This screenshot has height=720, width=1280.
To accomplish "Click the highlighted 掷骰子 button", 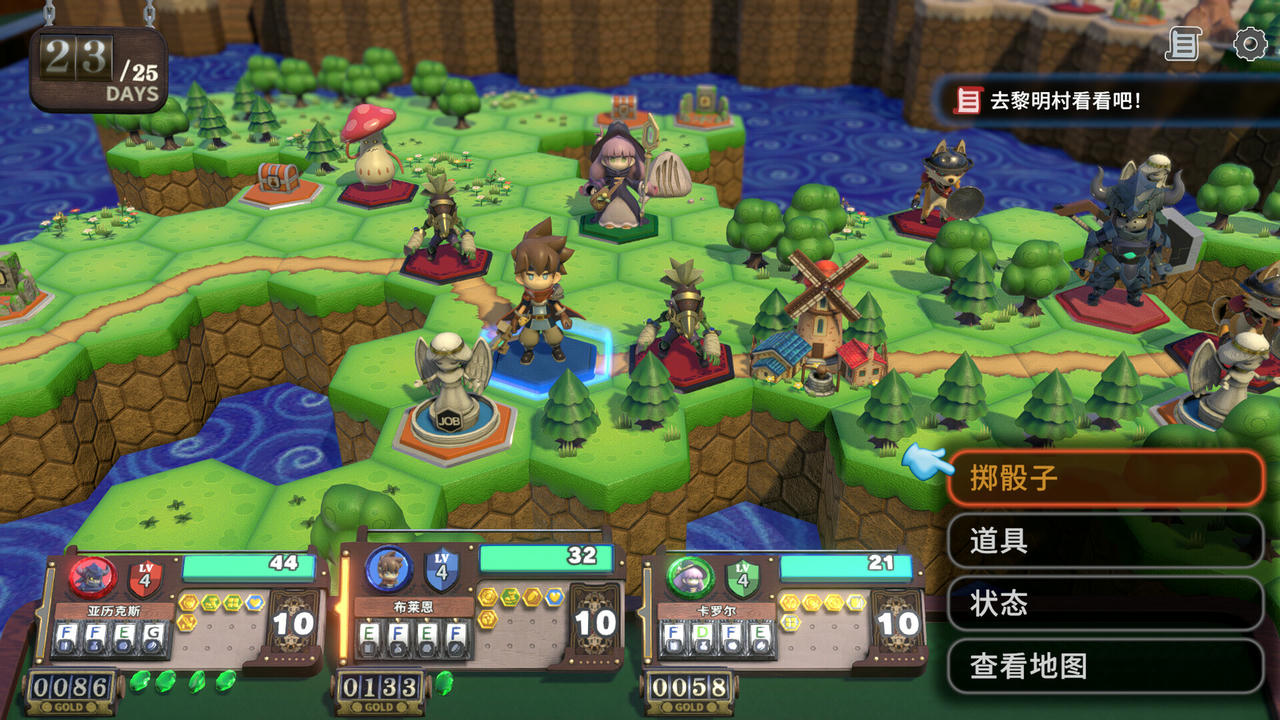I will (1103, 479).
